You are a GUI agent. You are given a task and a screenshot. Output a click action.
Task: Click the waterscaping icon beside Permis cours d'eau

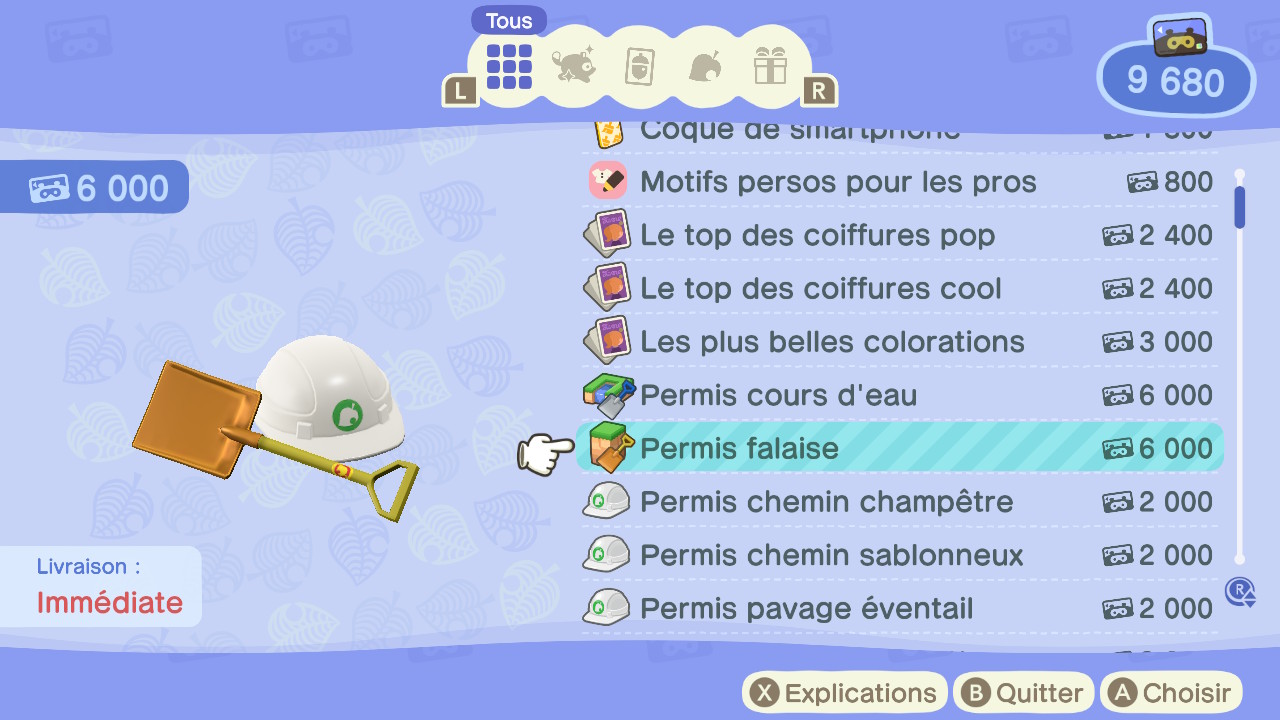coord(608,394)
